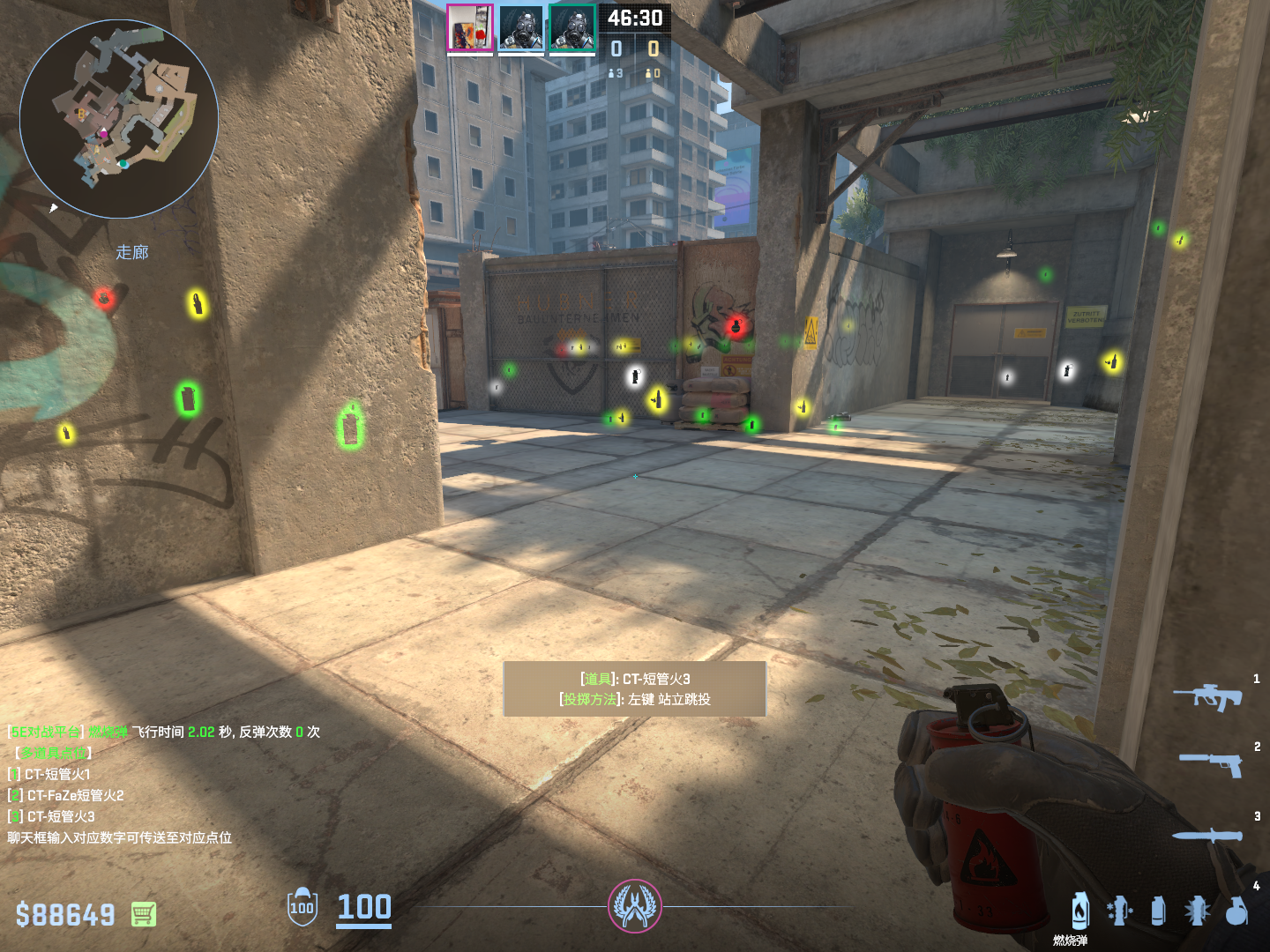Click the circular minimap
This screenshot has width=1270, height=952.
119,119
